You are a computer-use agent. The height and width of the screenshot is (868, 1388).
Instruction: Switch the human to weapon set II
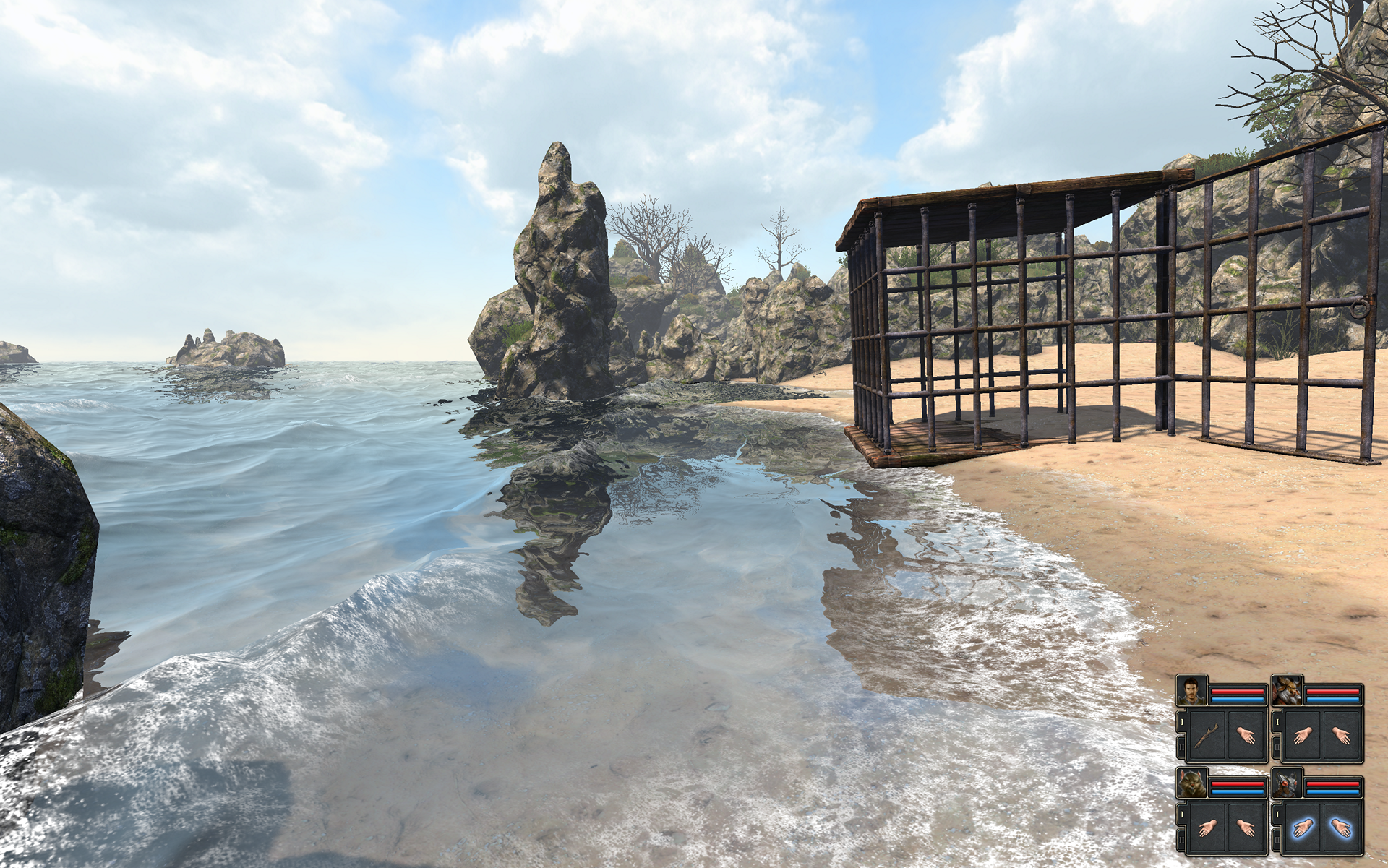pos(1181,746)
